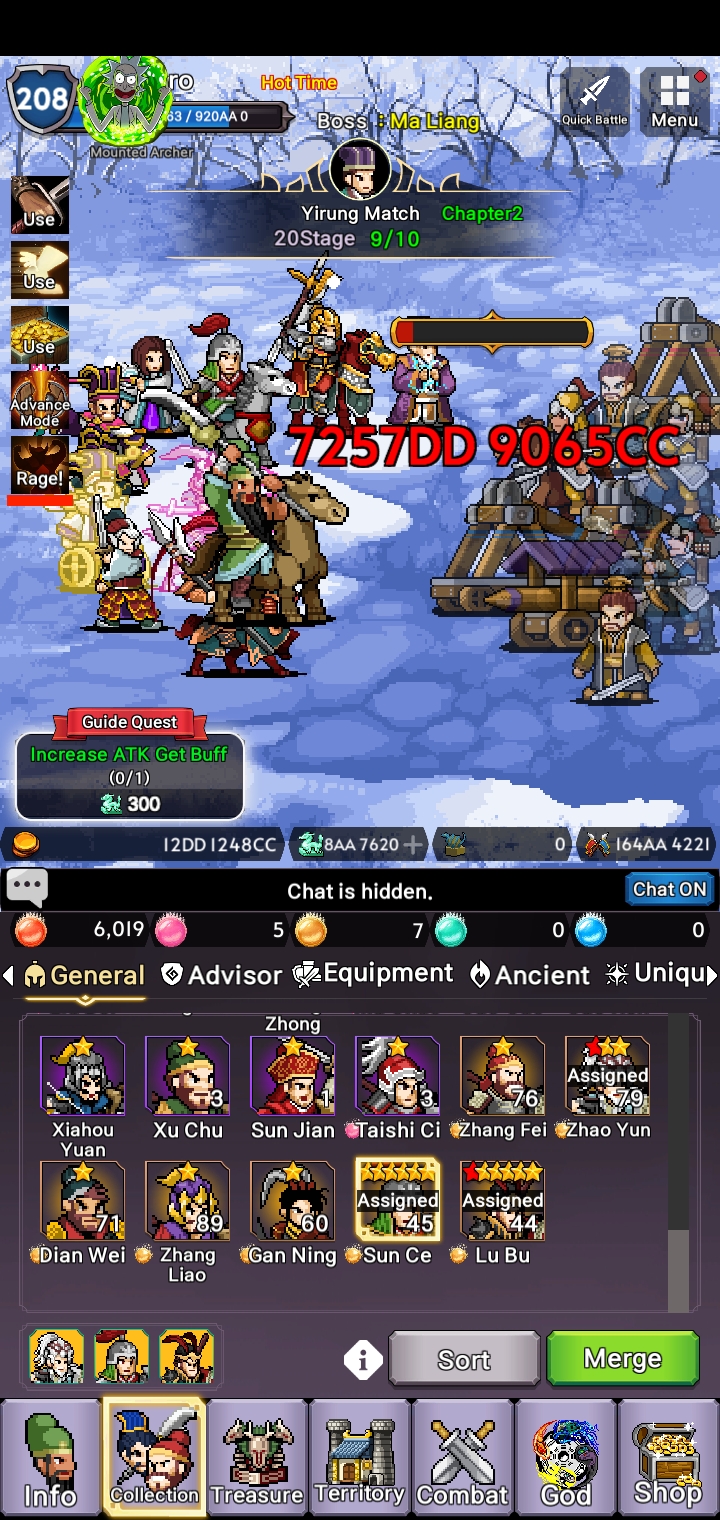Turn chat on with Chat ON
This screenshot has height=1520, width=720.
669,889
